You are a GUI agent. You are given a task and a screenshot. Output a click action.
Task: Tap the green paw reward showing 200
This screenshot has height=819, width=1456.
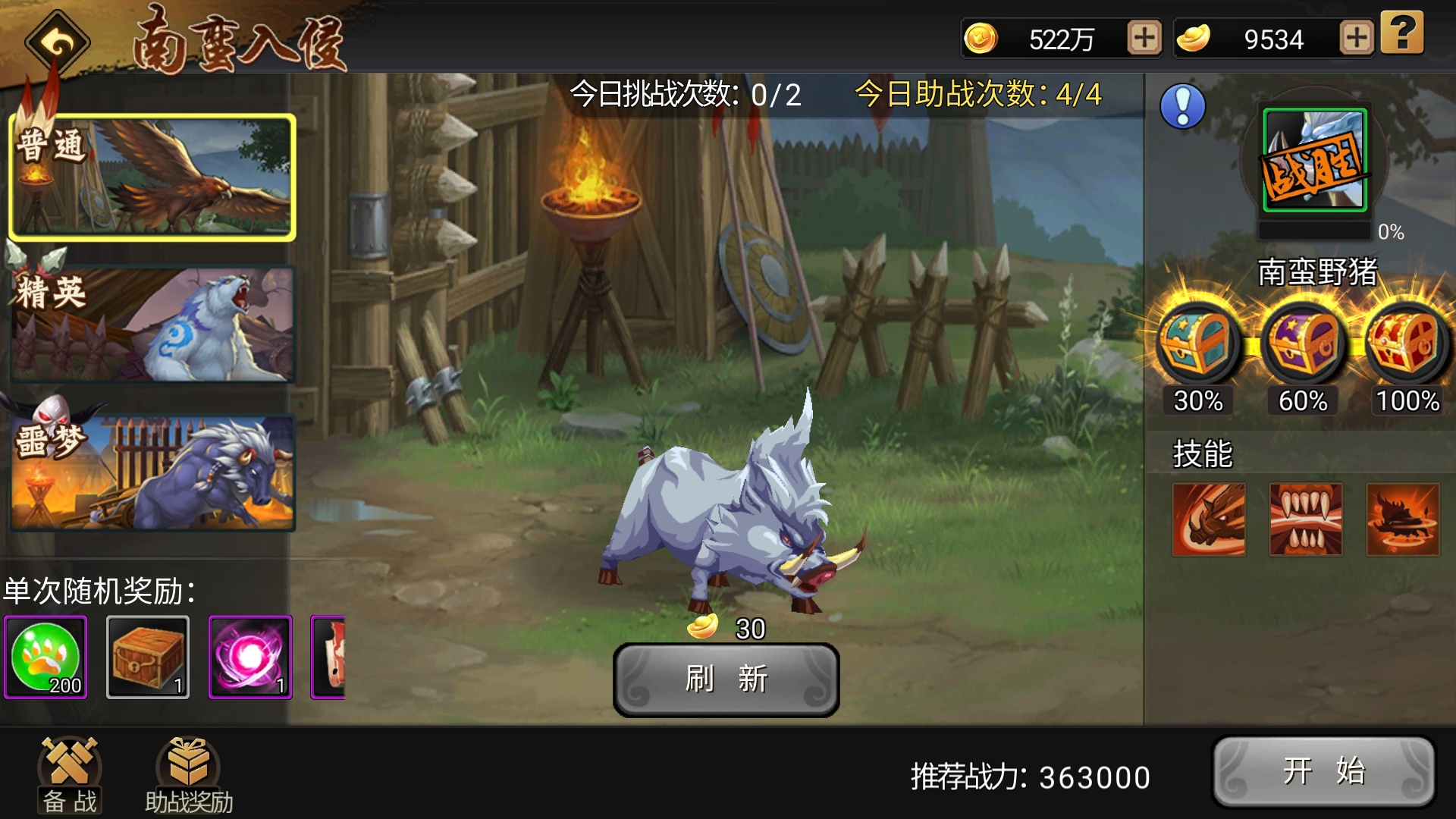coord(47,657)
